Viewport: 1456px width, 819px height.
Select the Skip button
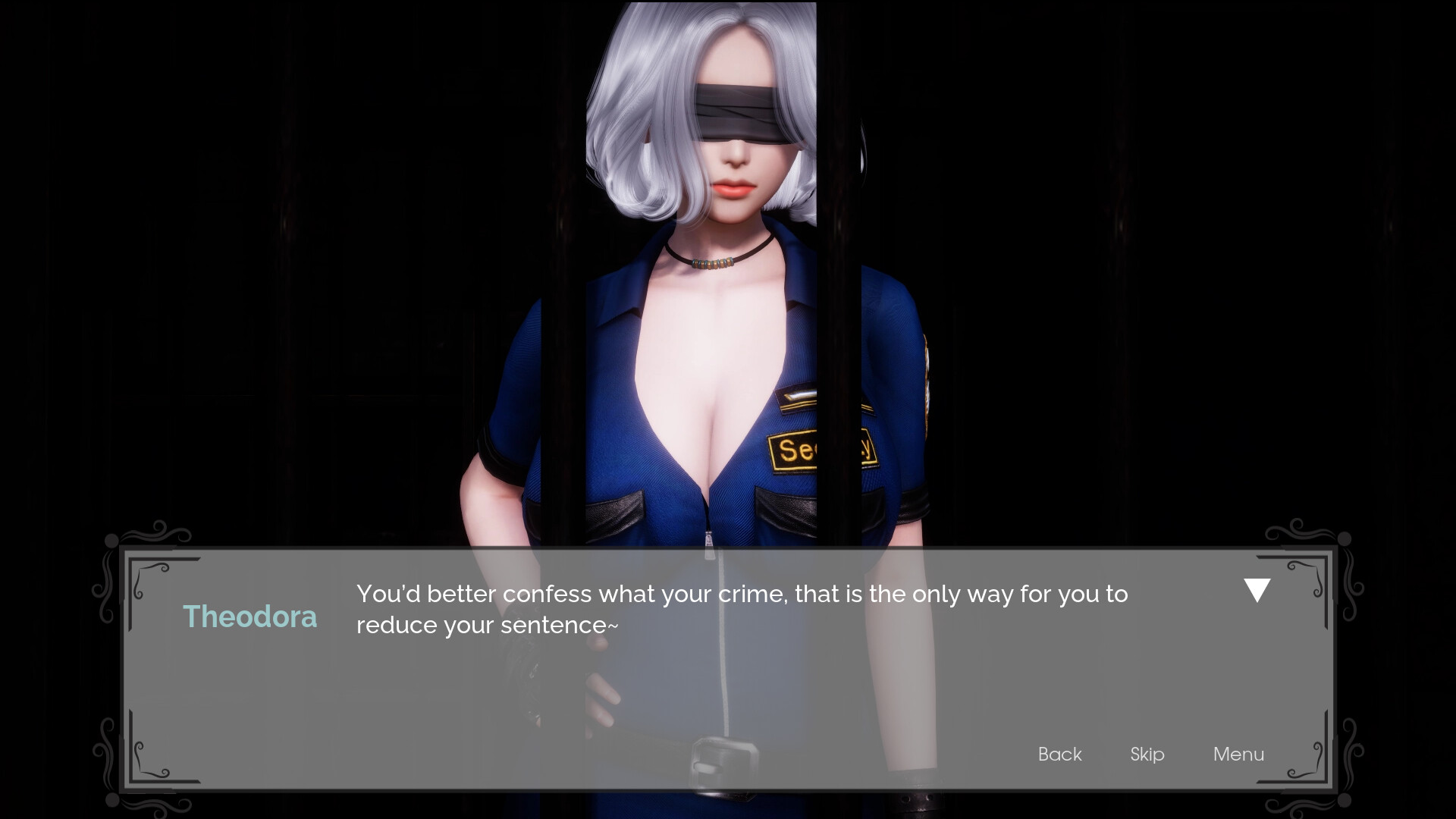(x=1146, y=754)
